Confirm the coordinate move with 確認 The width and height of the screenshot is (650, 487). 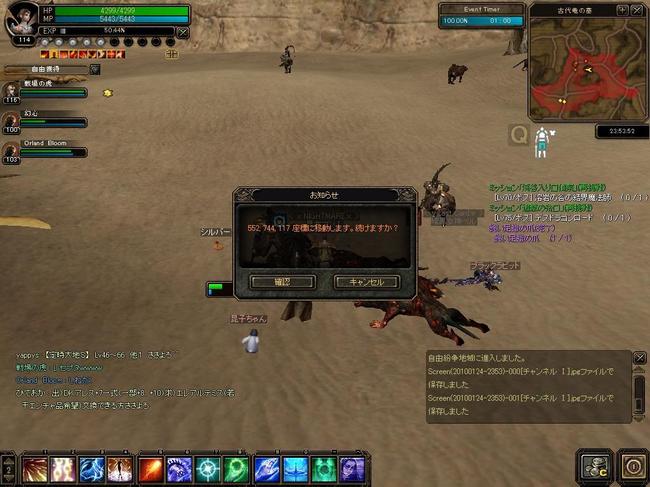[281, 282]
